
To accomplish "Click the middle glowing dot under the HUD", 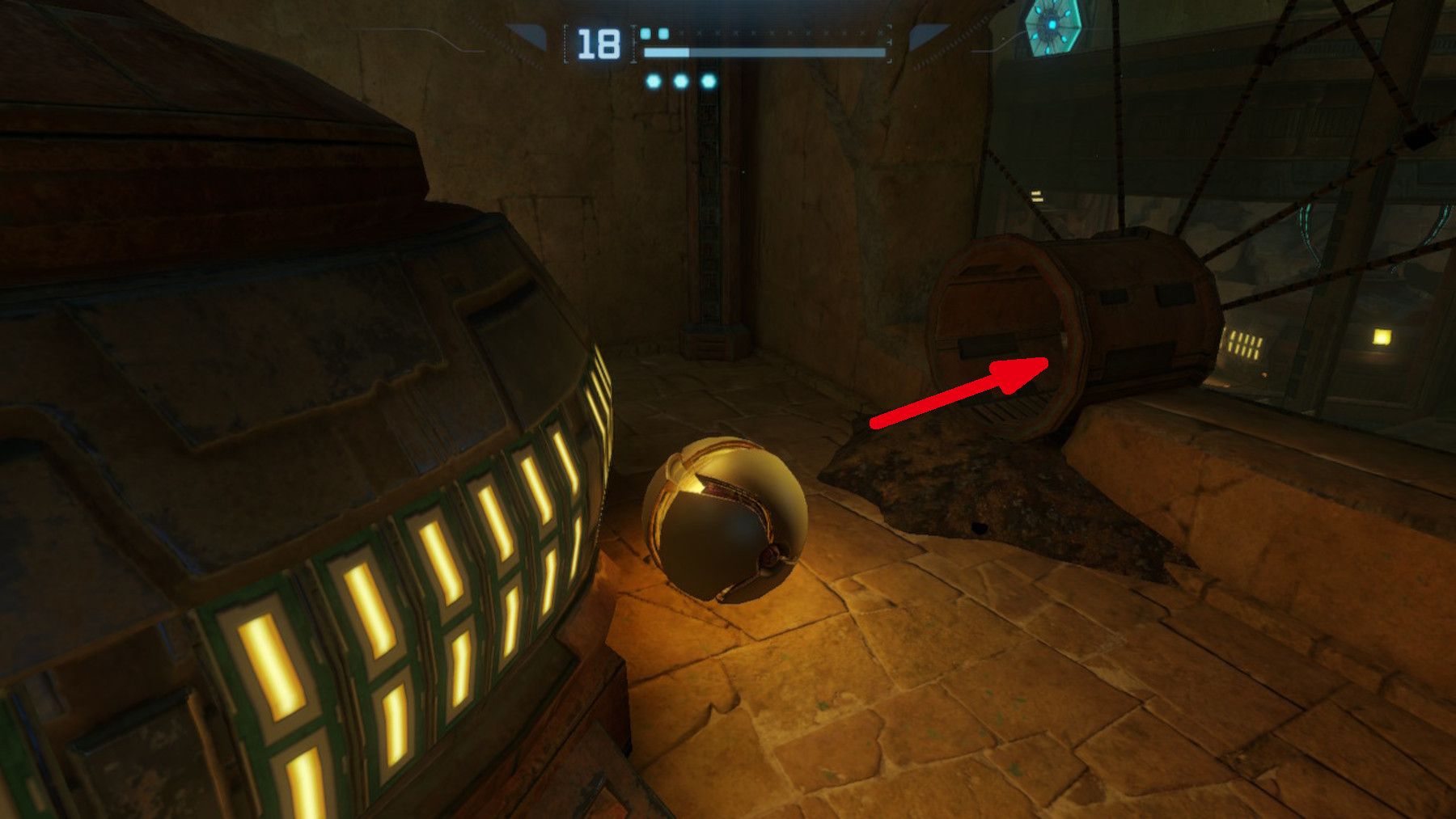I will point(681,82).
